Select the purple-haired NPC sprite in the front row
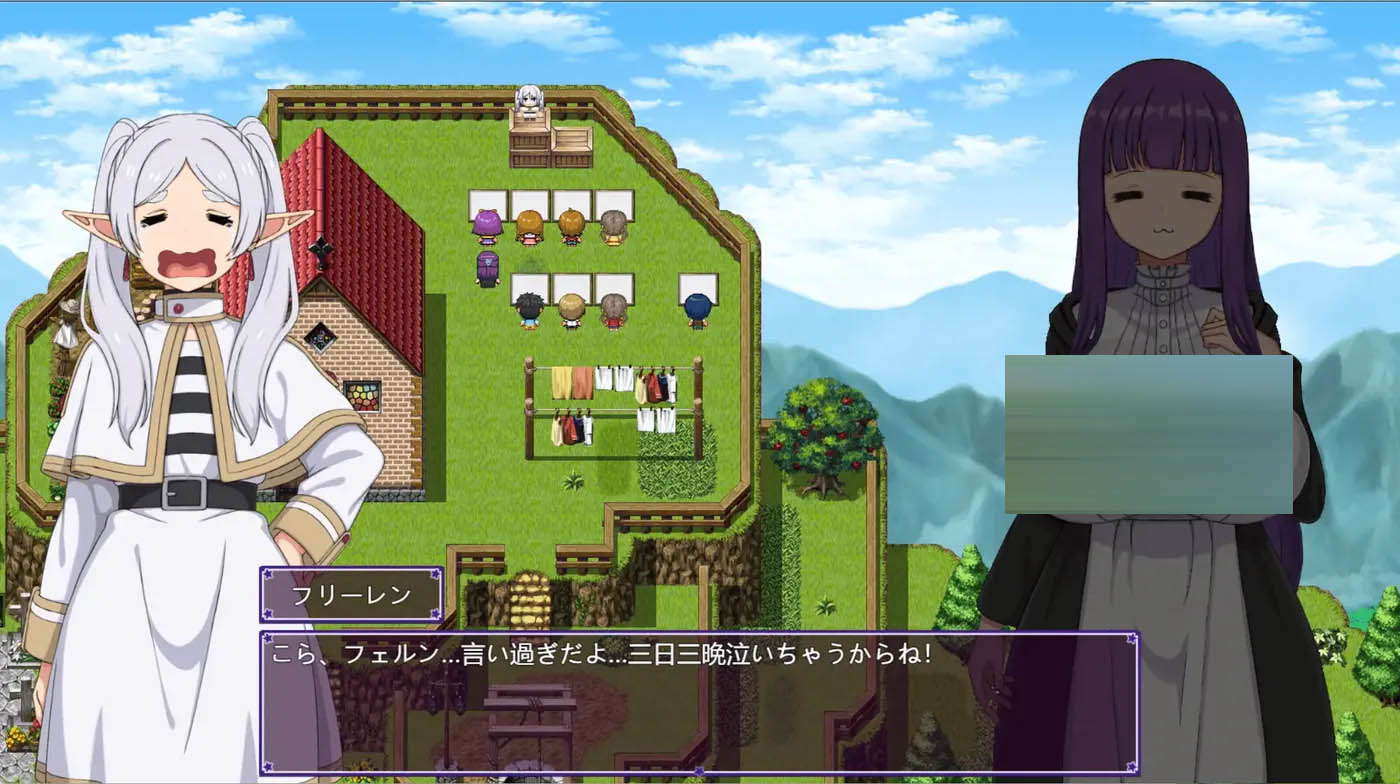 coord(487,226)
